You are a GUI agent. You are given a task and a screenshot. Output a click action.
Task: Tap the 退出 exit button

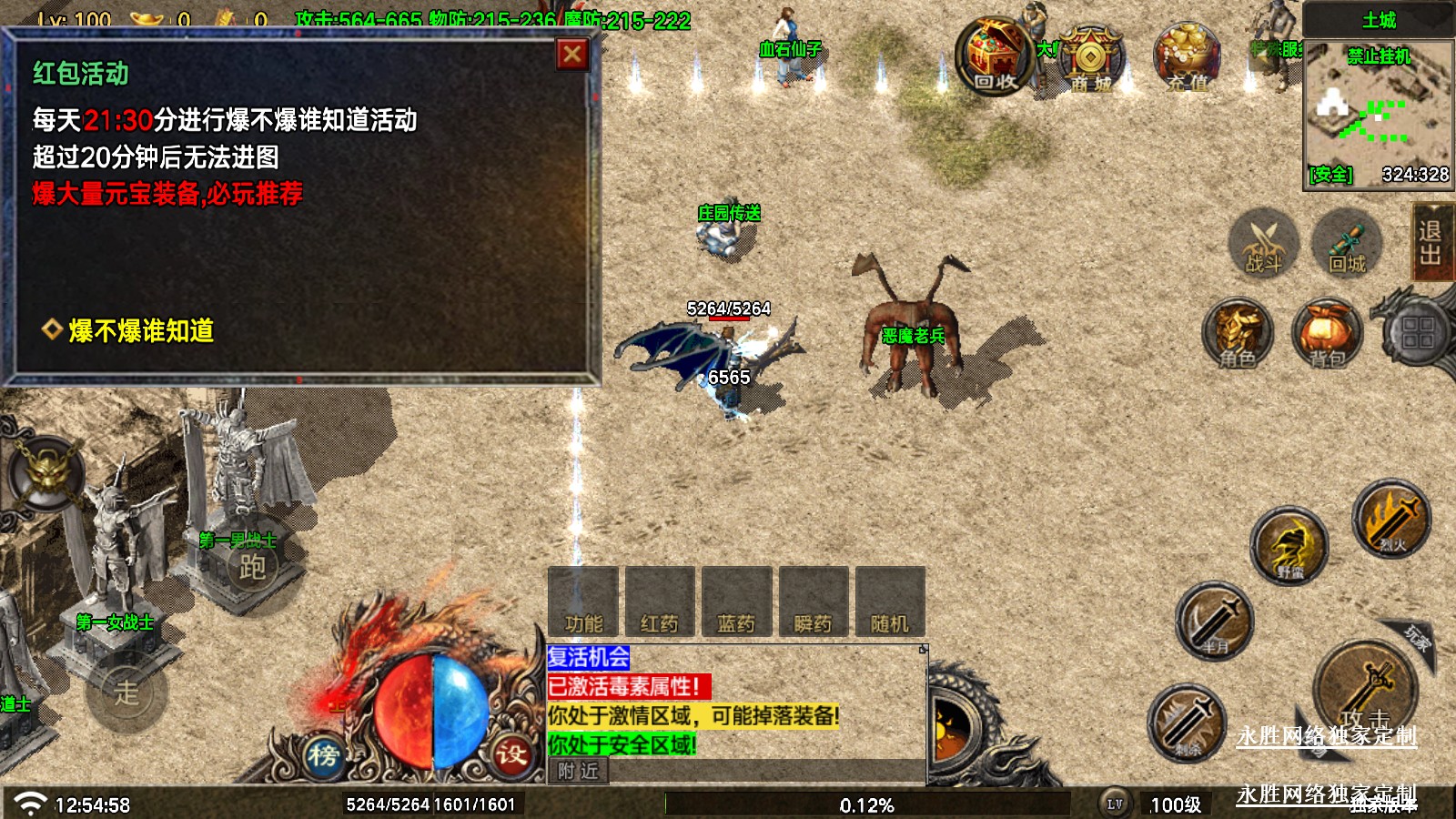(1431, 242)
